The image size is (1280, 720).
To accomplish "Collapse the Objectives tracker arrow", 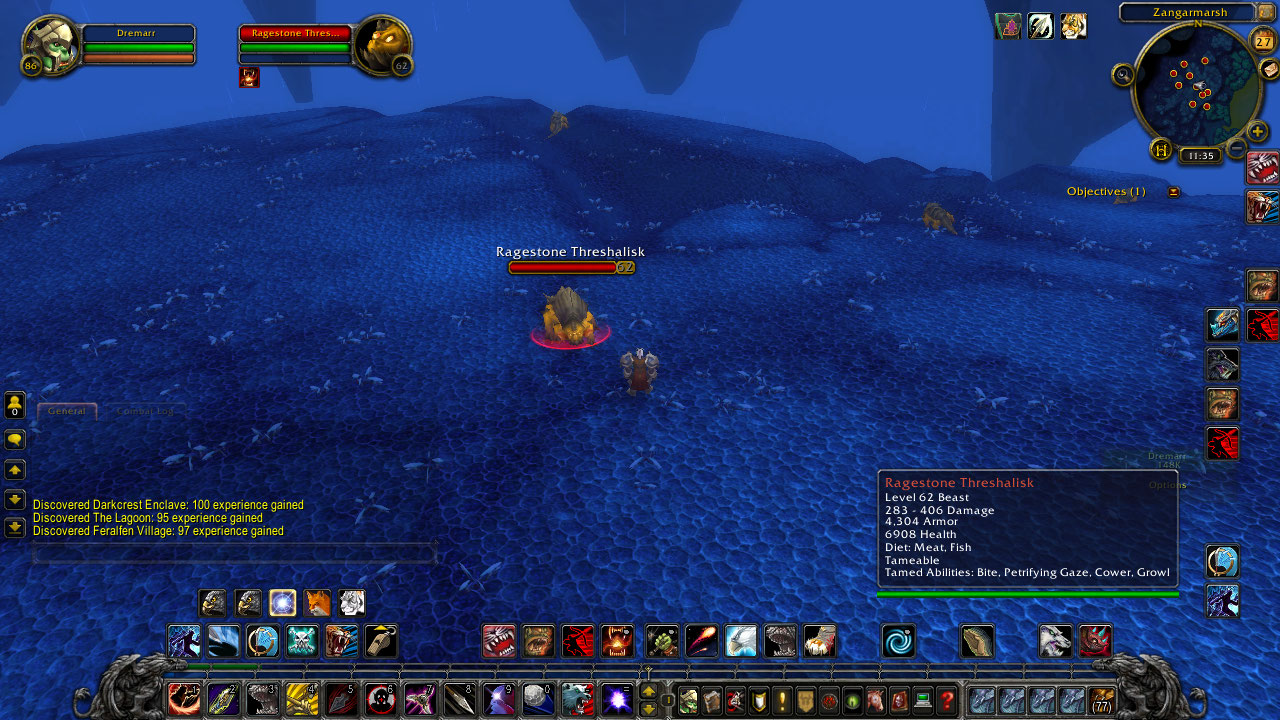I will click(1173, 192).
